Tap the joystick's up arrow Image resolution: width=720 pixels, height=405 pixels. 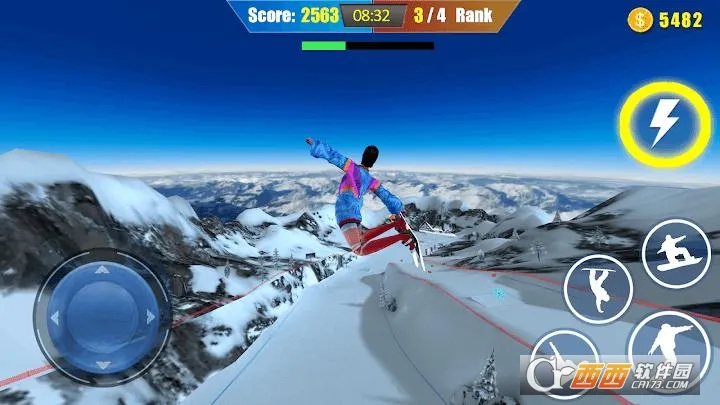tap(103, 270)
